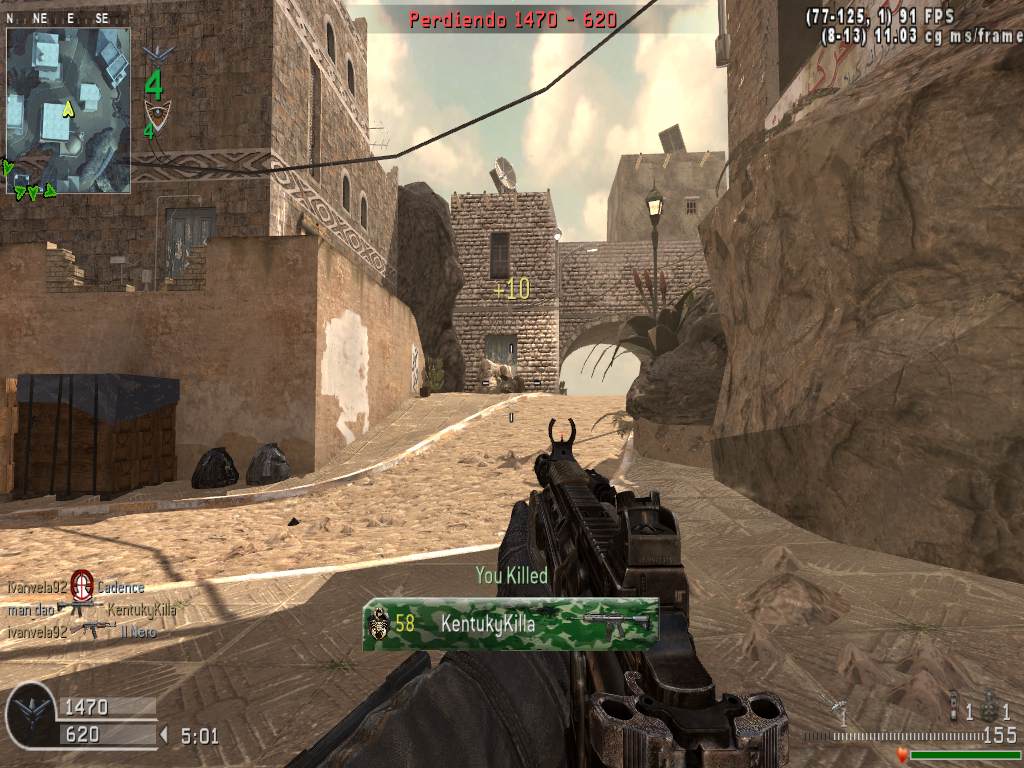This screenshot has height=768, width=1024.
Task: Select the rifle icon on the camo callout card
Action: point(615,624)
